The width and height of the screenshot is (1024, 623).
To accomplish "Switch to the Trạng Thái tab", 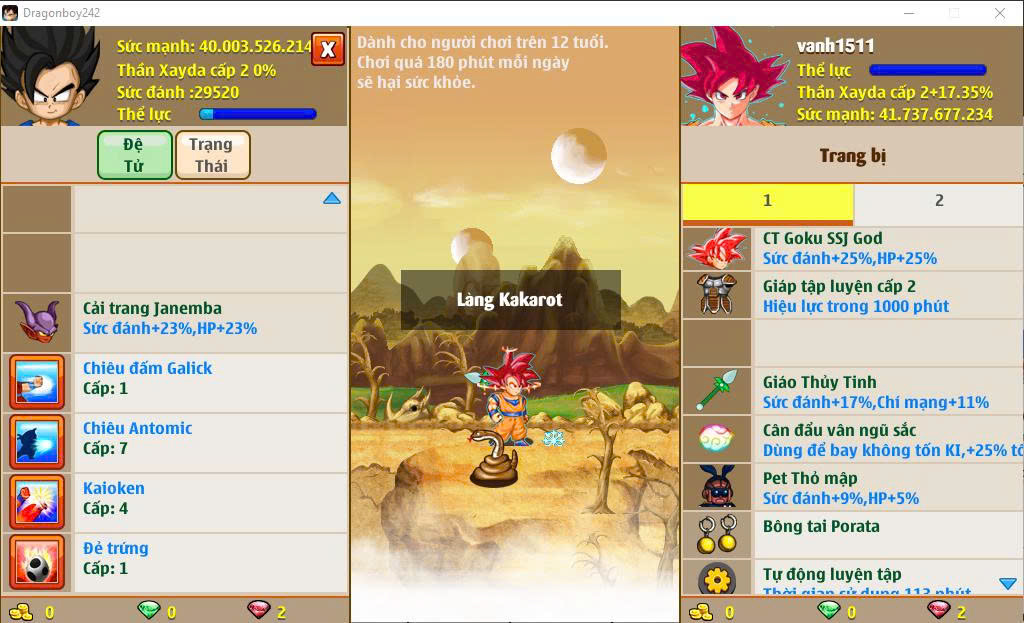I will click(x=212, y=155).
